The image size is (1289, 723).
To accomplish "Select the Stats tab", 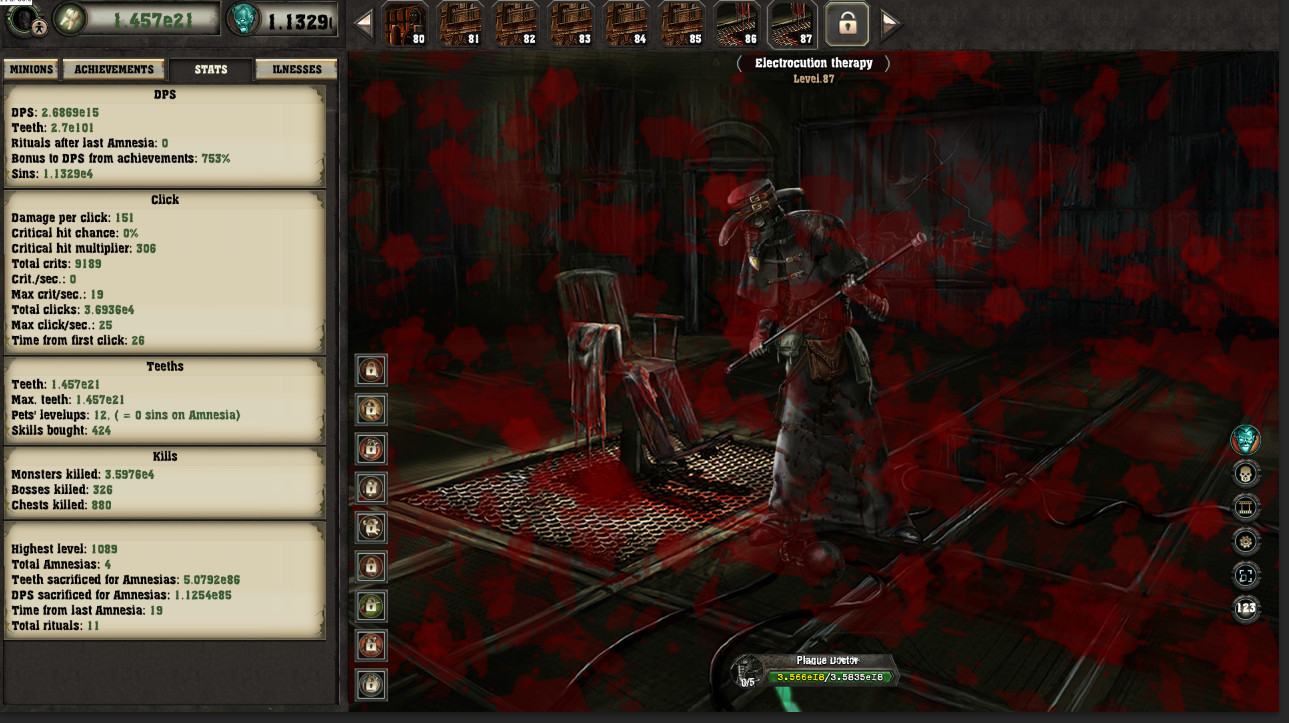I will click(x=210, y=70).
